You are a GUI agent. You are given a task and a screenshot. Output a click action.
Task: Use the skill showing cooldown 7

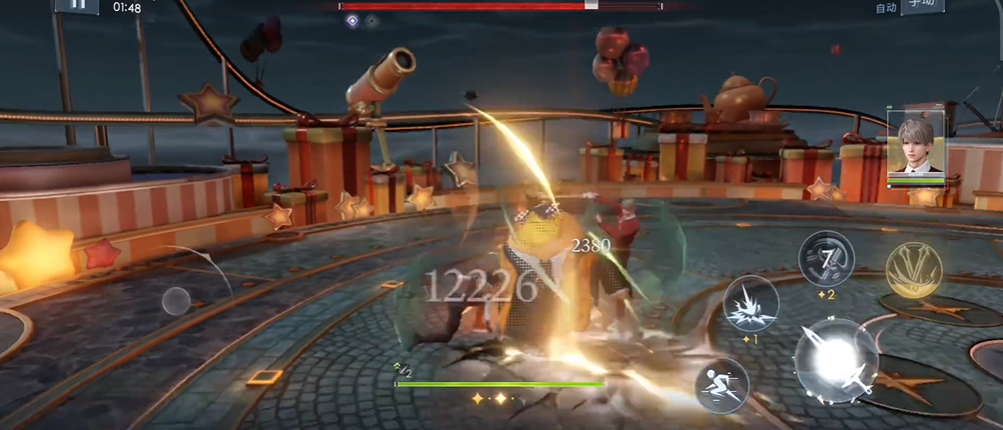pyautogui.click(x=826, y=259)
